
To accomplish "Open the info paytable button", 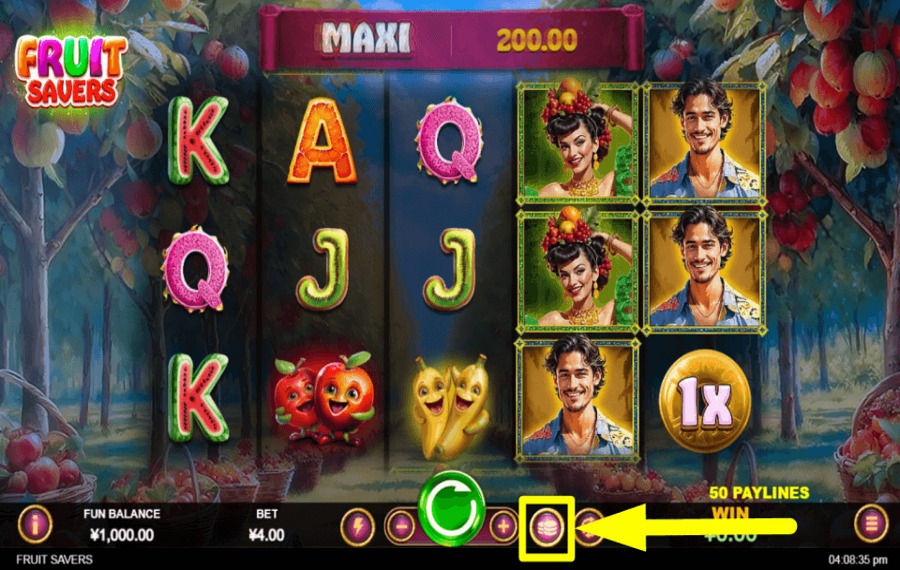I will [x=35, y=524].
